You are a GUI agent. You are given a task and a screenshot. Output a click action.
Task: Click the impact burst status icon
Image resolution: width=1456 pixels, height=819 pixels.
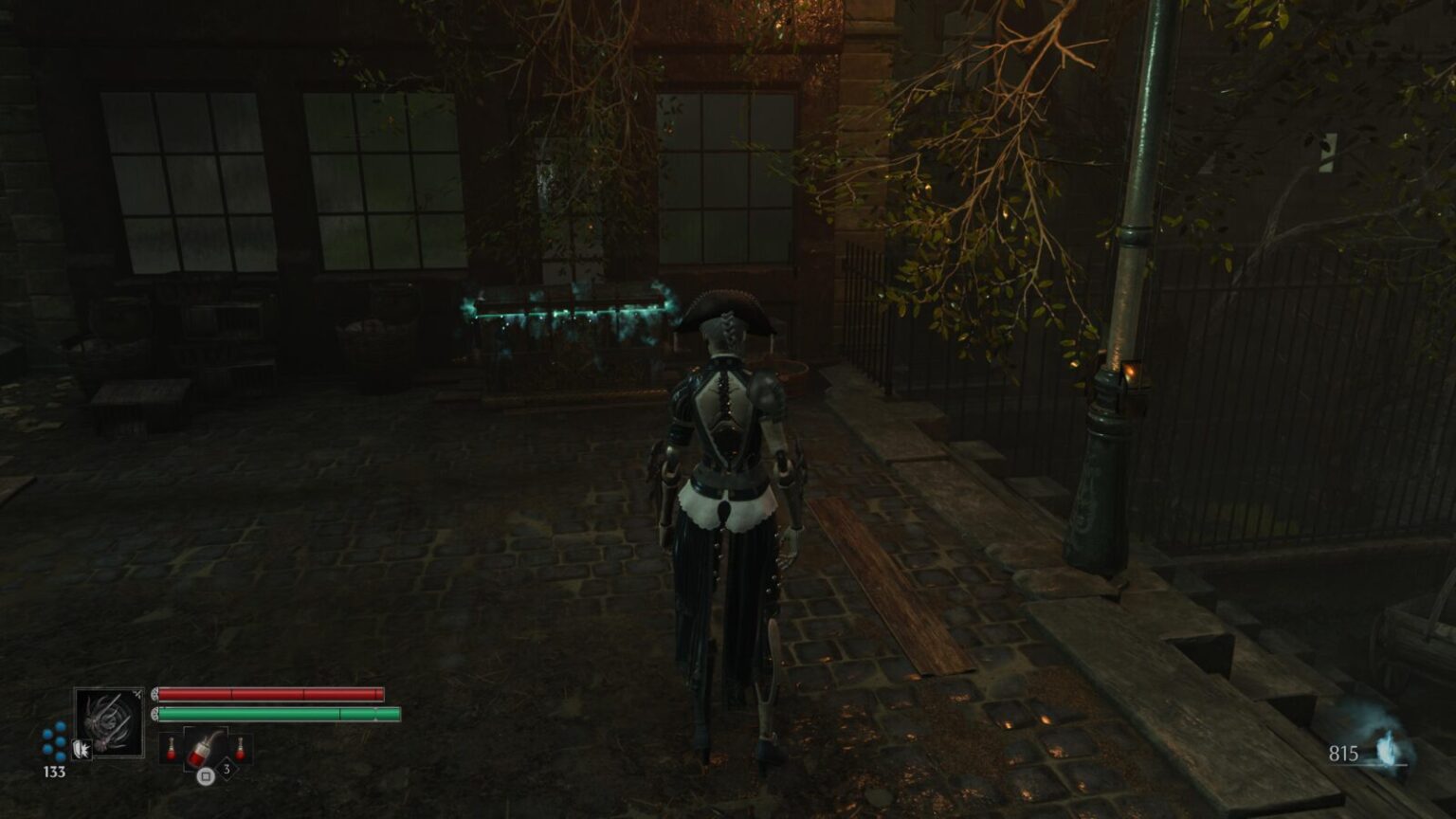click(x=82, y=748)
